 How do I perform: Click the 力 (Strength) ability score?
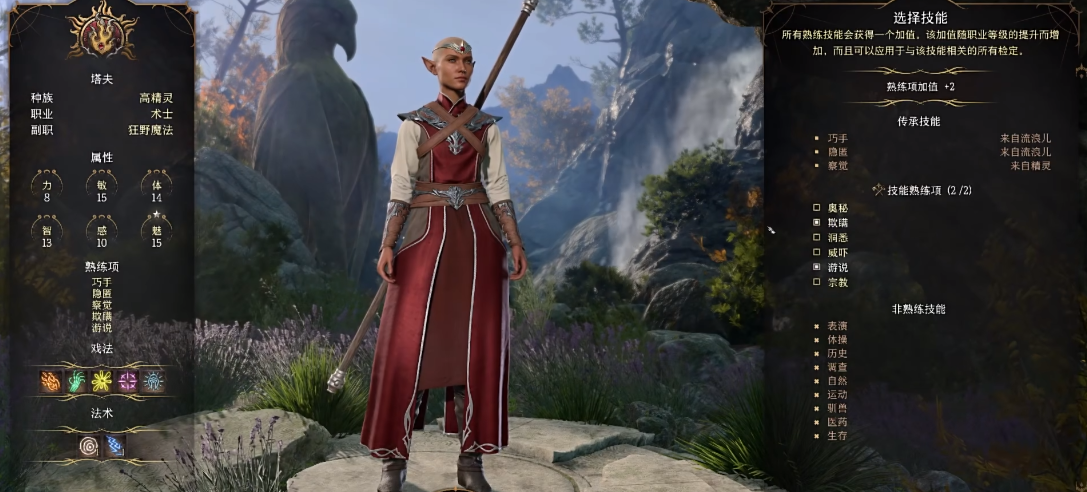(x=47, y=190)
